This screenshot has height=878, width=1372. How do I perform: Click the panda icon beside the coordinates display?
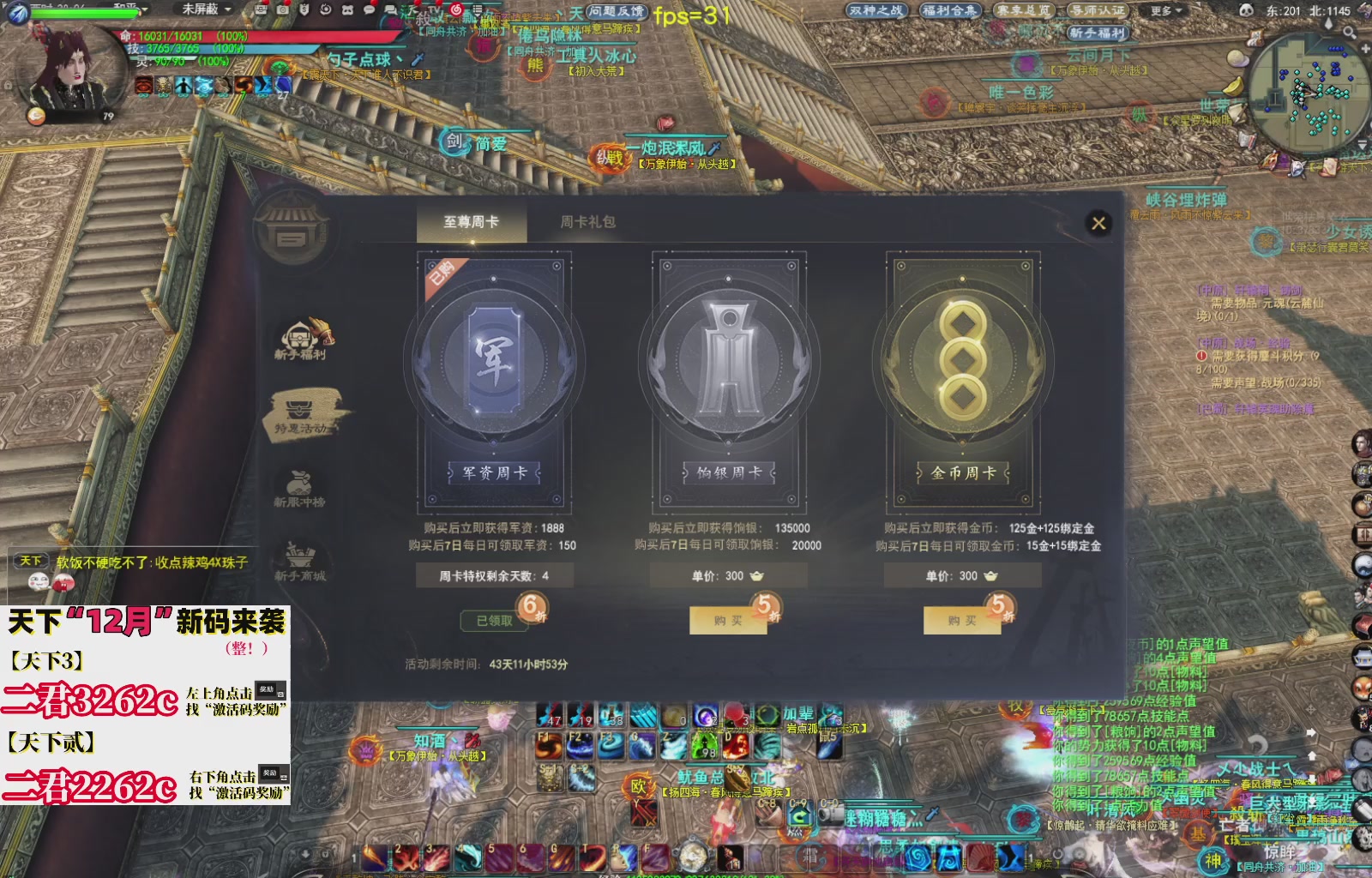(x=1246, y=9)
